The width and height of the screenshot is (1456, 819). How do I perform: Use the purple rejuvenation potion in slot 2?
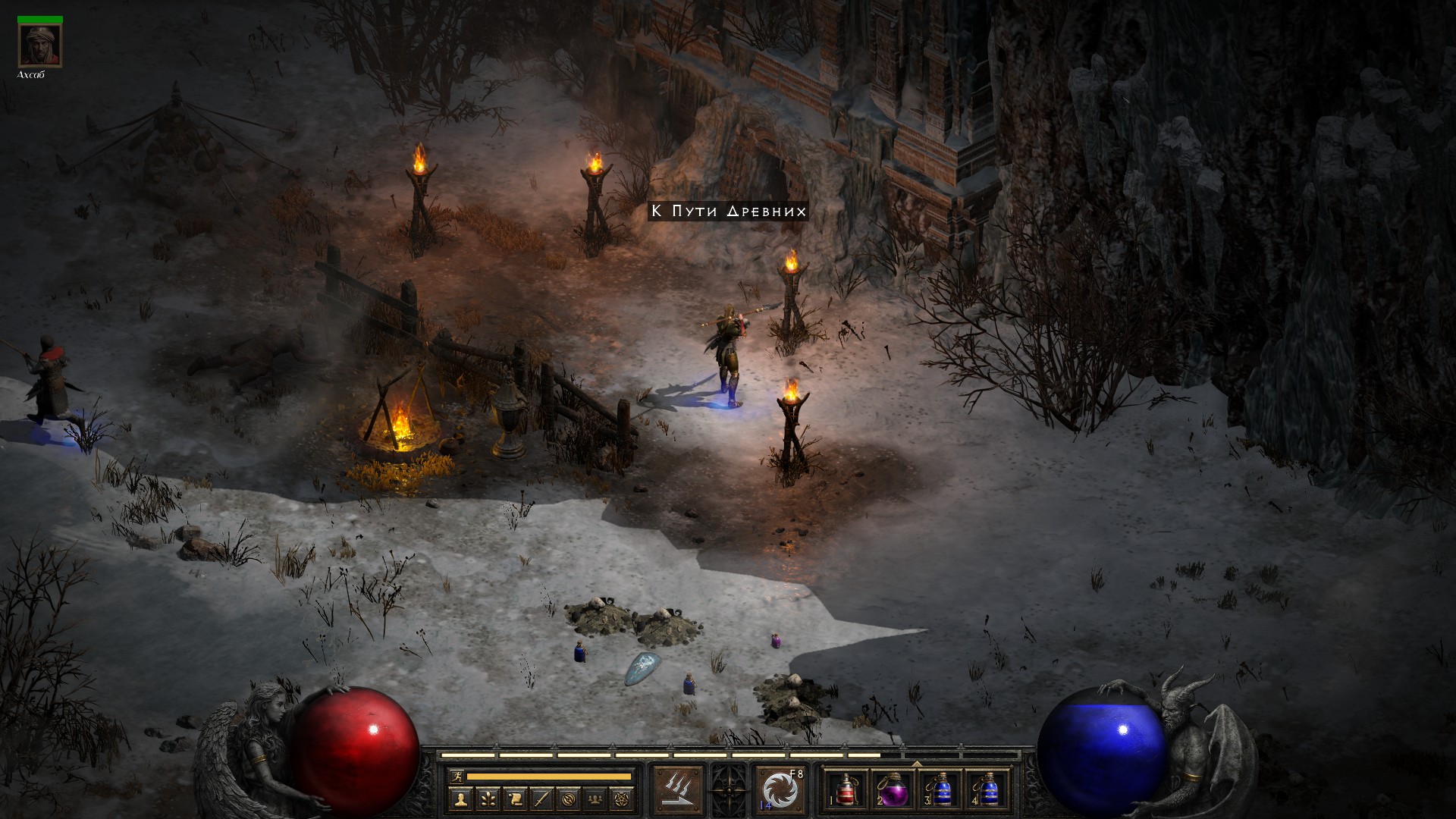click(893, 790)
